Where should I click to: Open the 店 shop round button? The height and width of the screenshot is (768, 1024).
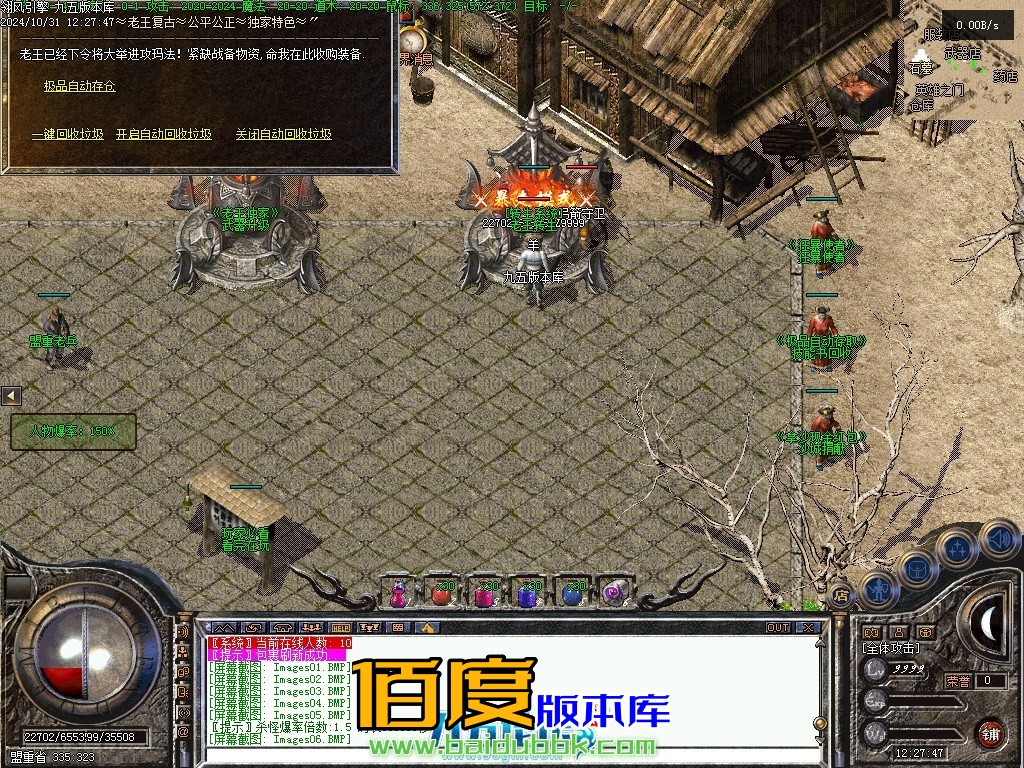841,593
